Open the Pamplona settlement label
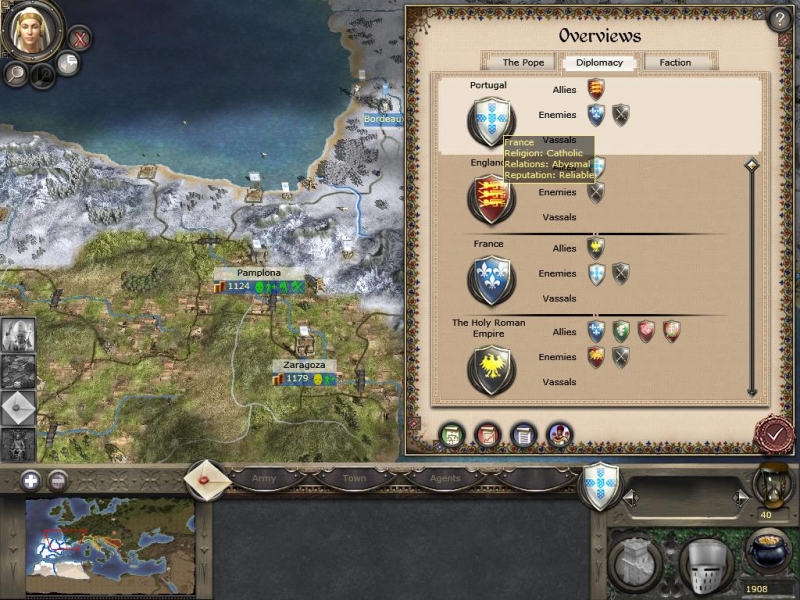800x600 pixels. point(259,273)
